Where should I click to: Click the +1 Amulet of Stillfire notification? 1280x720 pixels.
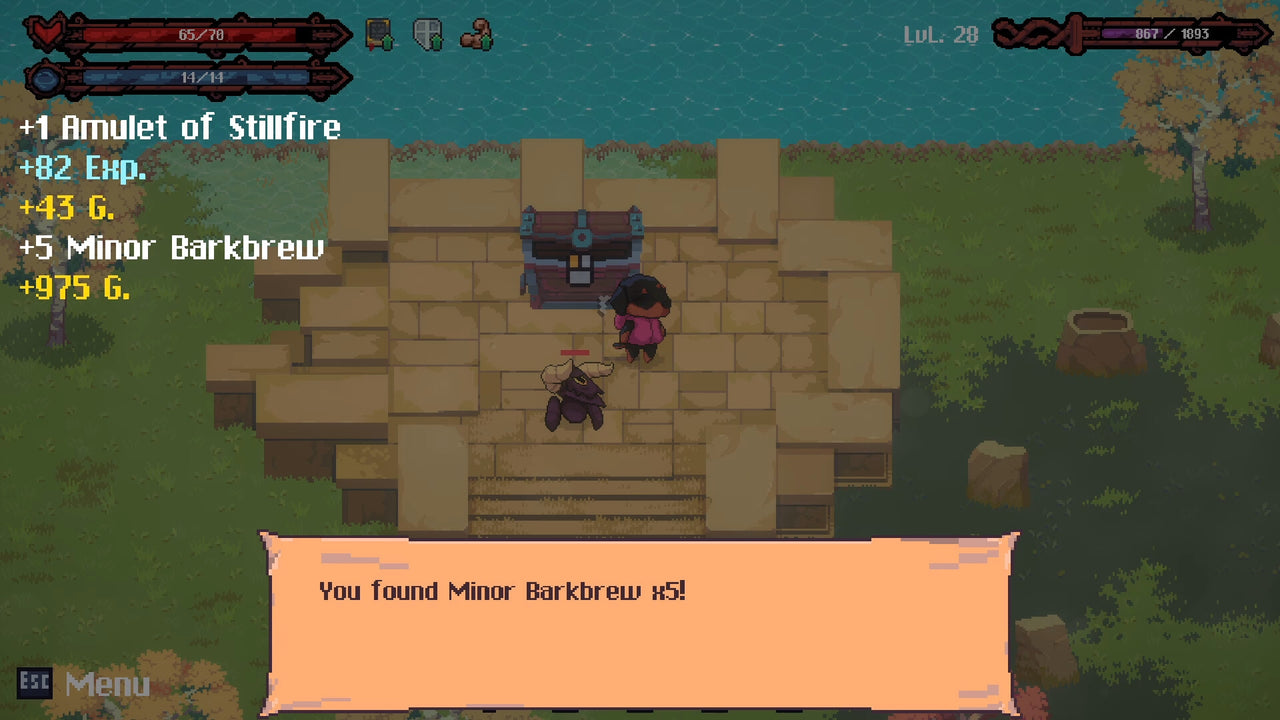click(x=178, y=128)
